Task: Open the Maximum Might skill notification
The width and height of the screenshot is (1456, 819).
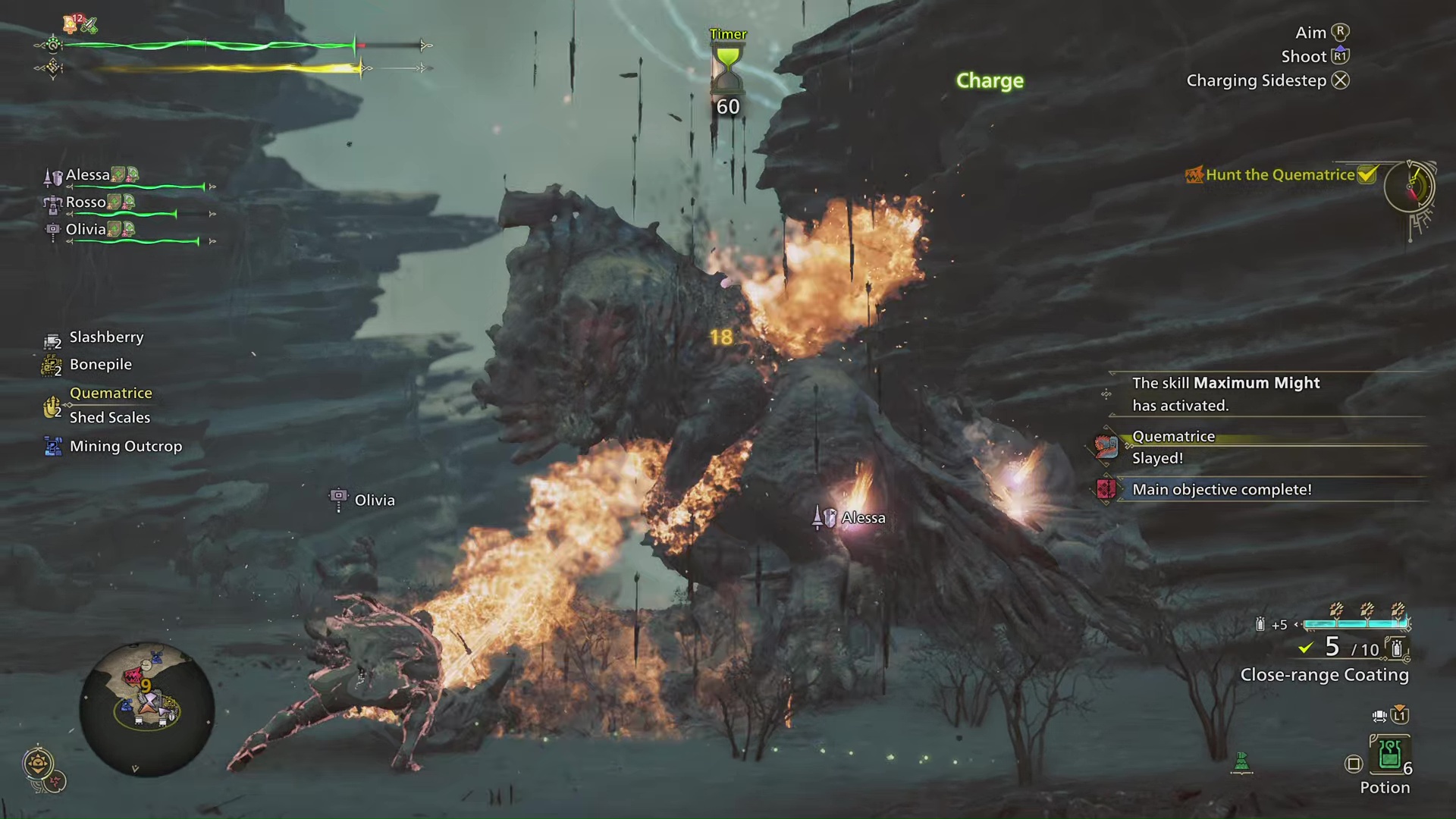Action: click(x=1225, y=394)
